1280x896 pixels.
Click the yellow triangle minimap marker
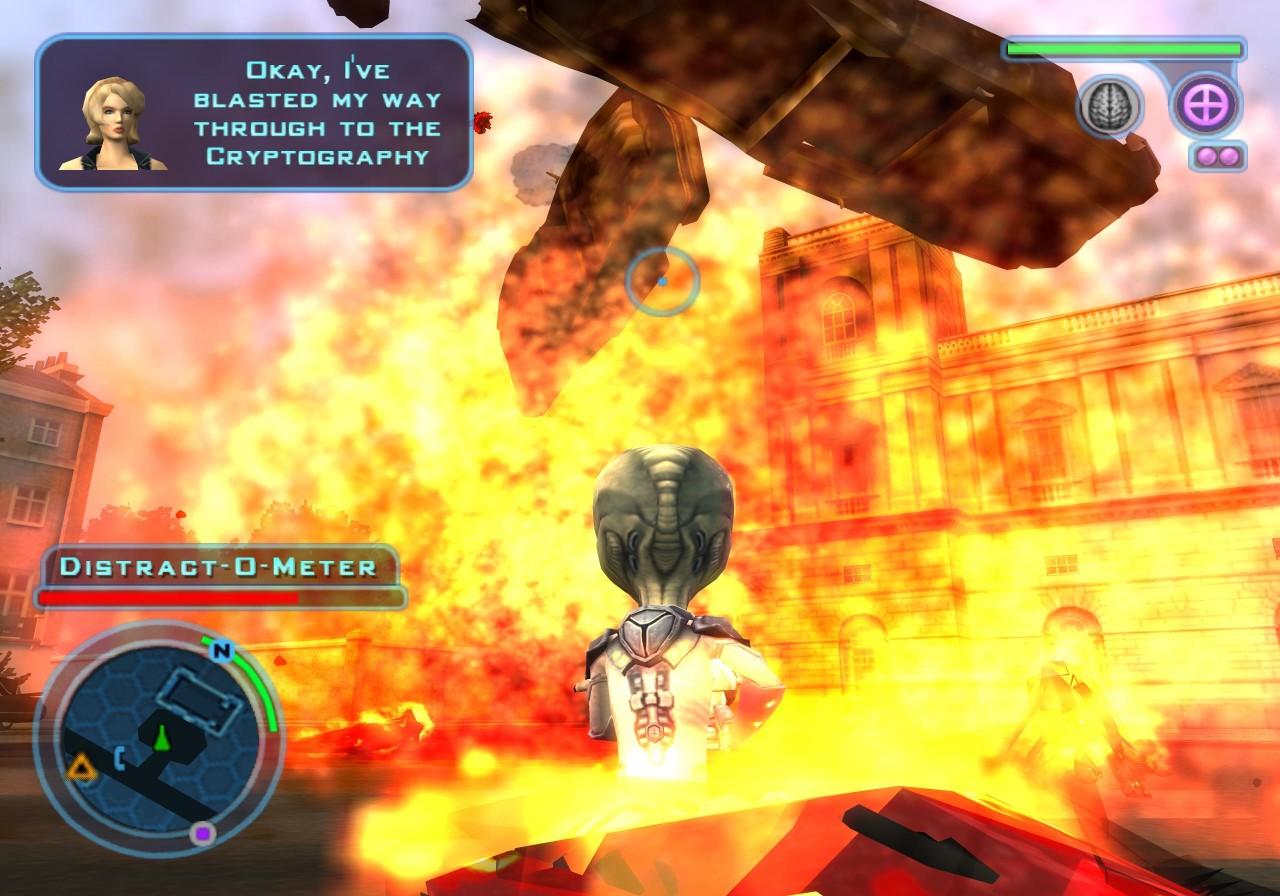[x=79, y=768]
